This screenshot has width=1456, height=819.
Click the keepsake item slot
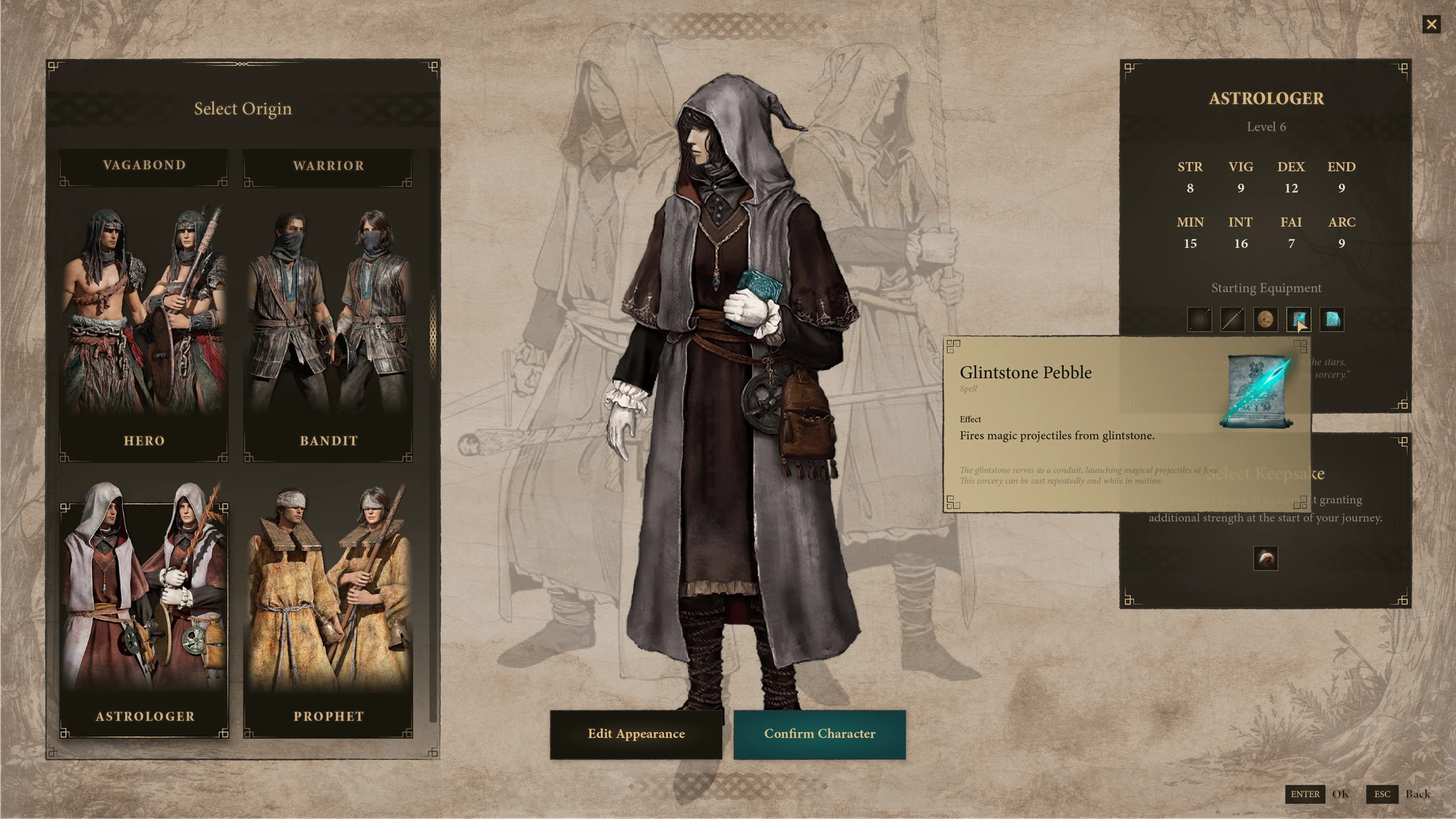(x=1265, y=558)
